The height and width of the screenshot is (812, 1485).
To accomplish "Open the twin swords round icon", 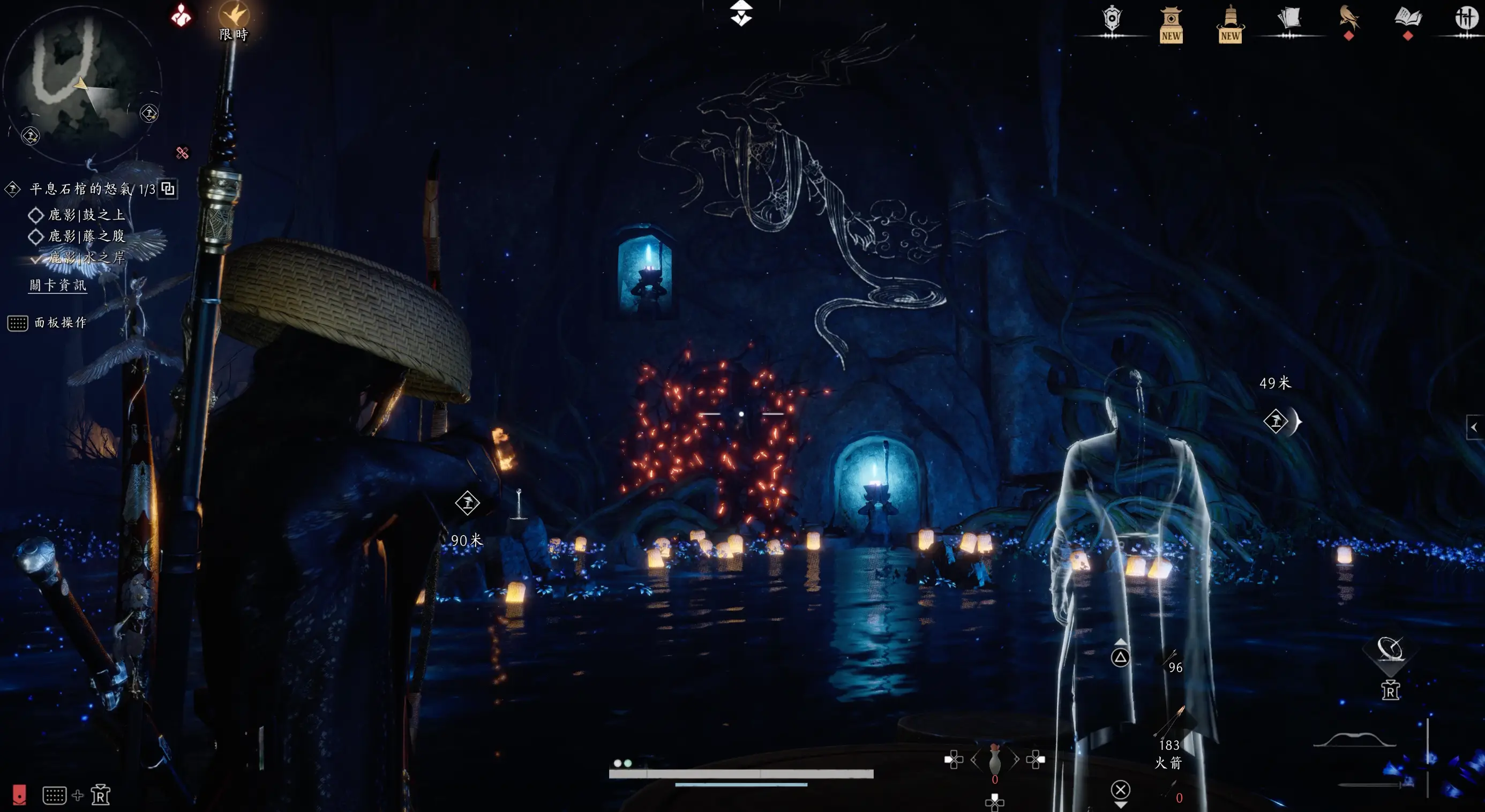I will 1465,19.
